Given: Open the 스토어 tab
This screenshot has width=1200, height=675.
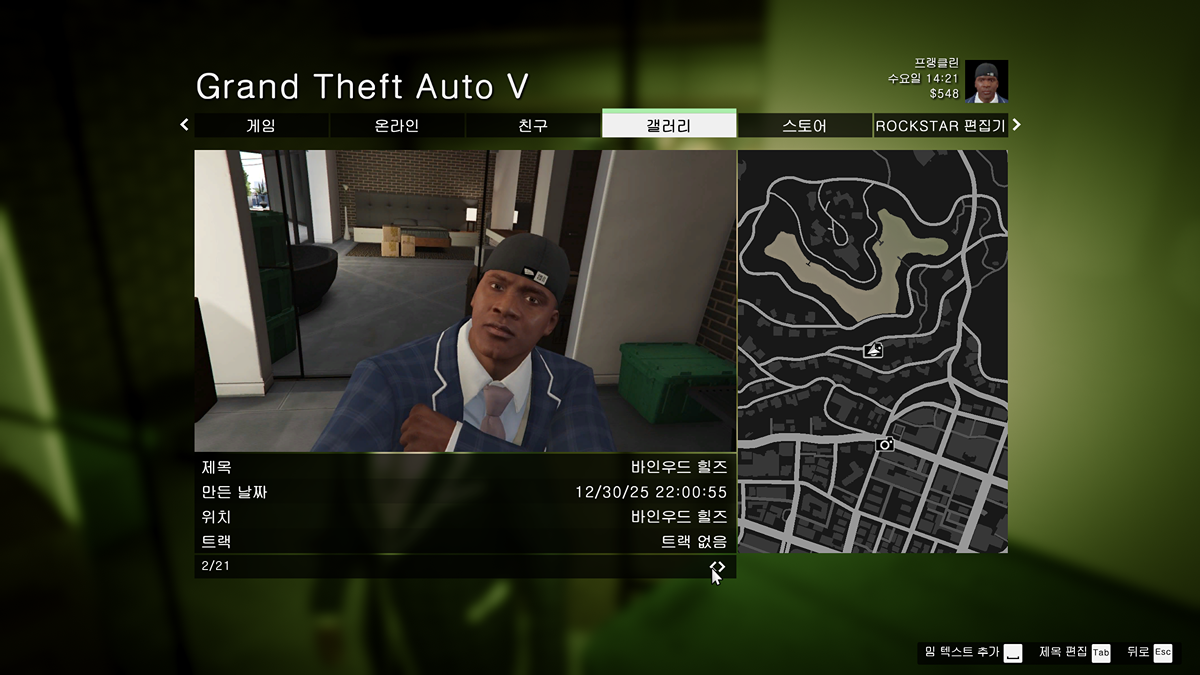Looking at the screenshot, I should click(x=805, y=126).
